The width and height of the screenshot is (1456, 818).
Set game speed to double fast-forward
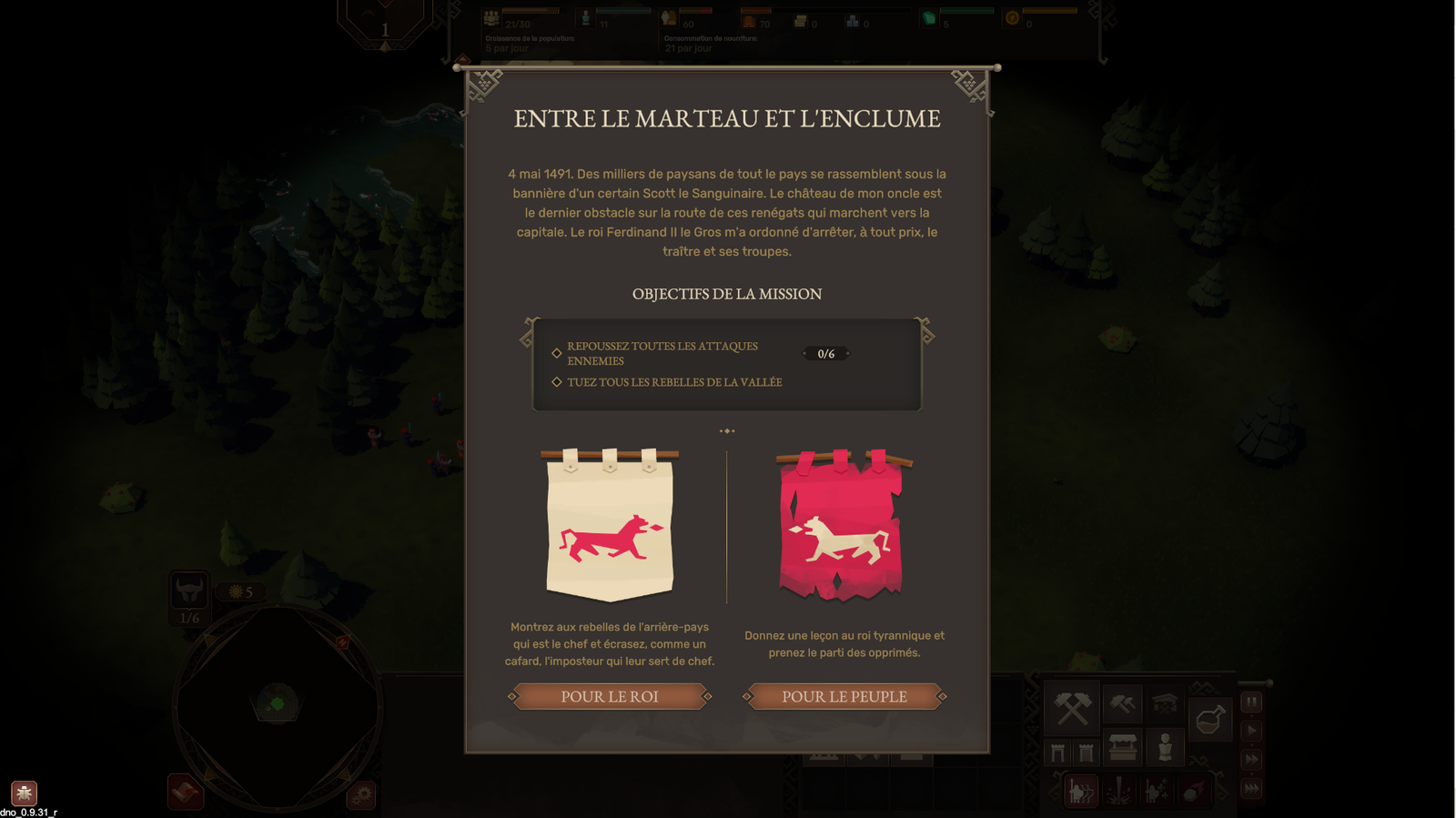tap(1252, 760)
